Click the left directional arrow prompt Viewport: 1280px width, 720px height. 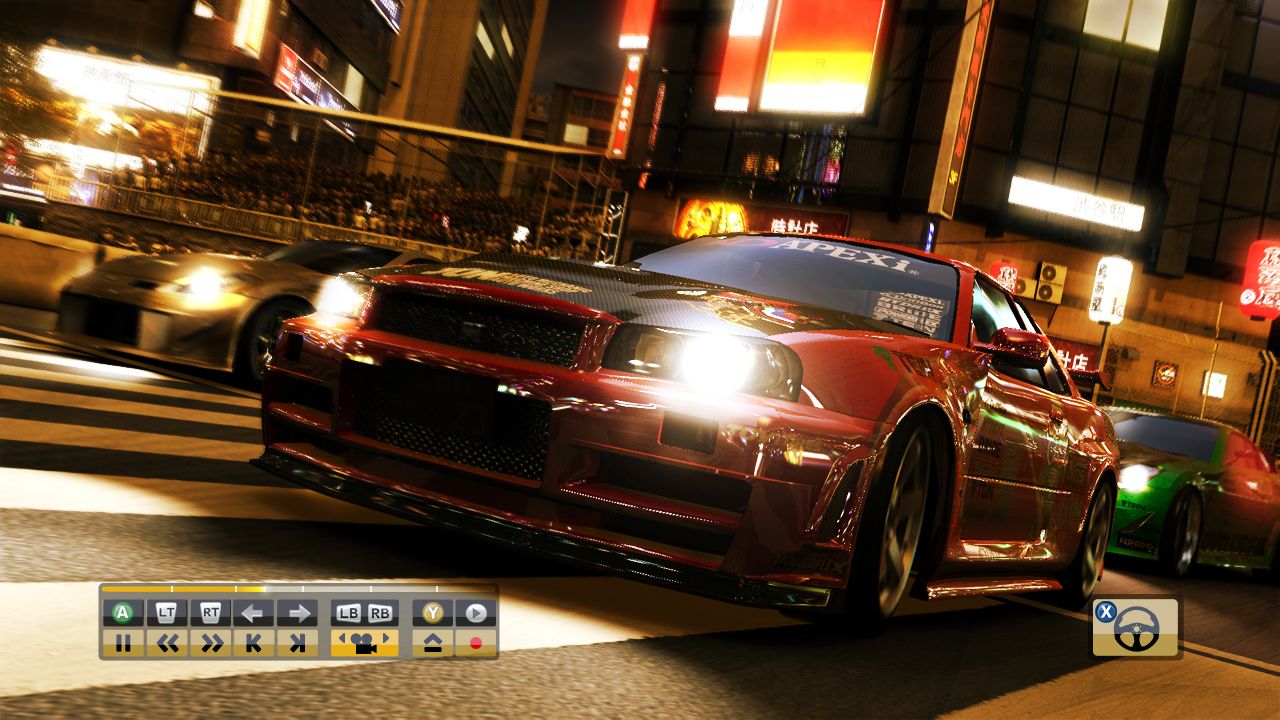pyautogui.click(x=254, y=613)
